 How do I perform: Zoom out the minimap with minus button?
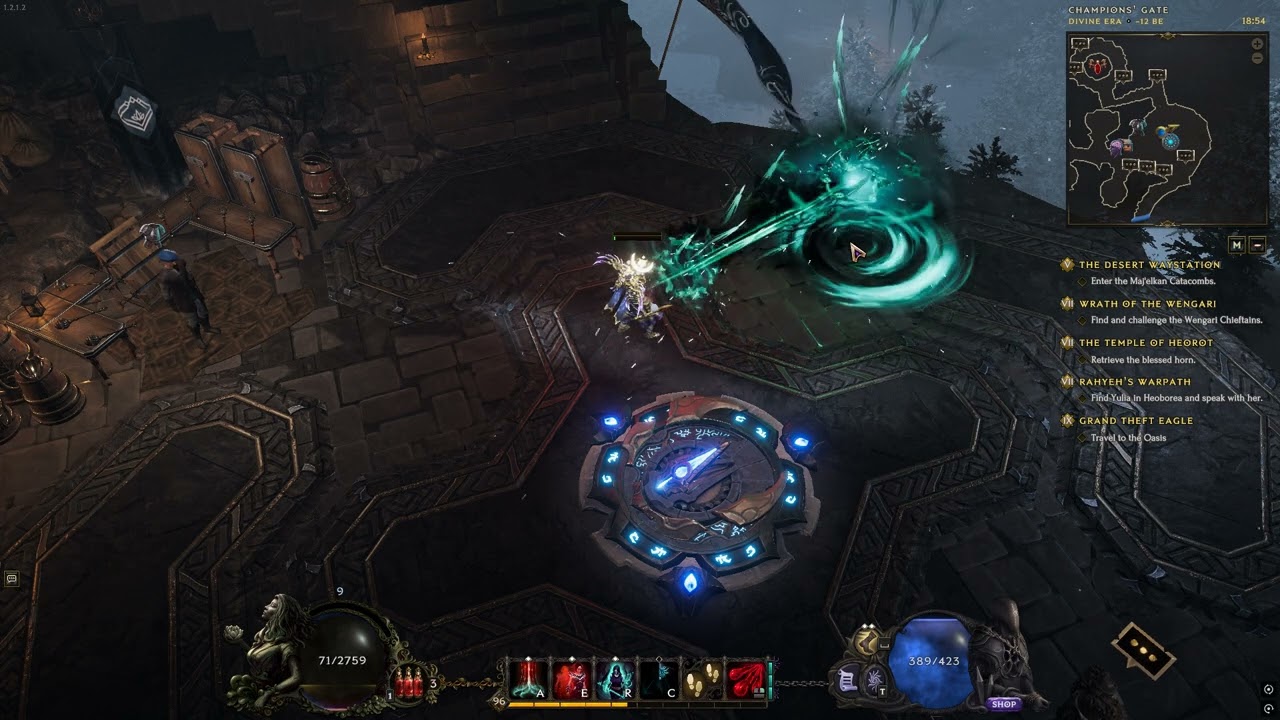pos(1257,59)
